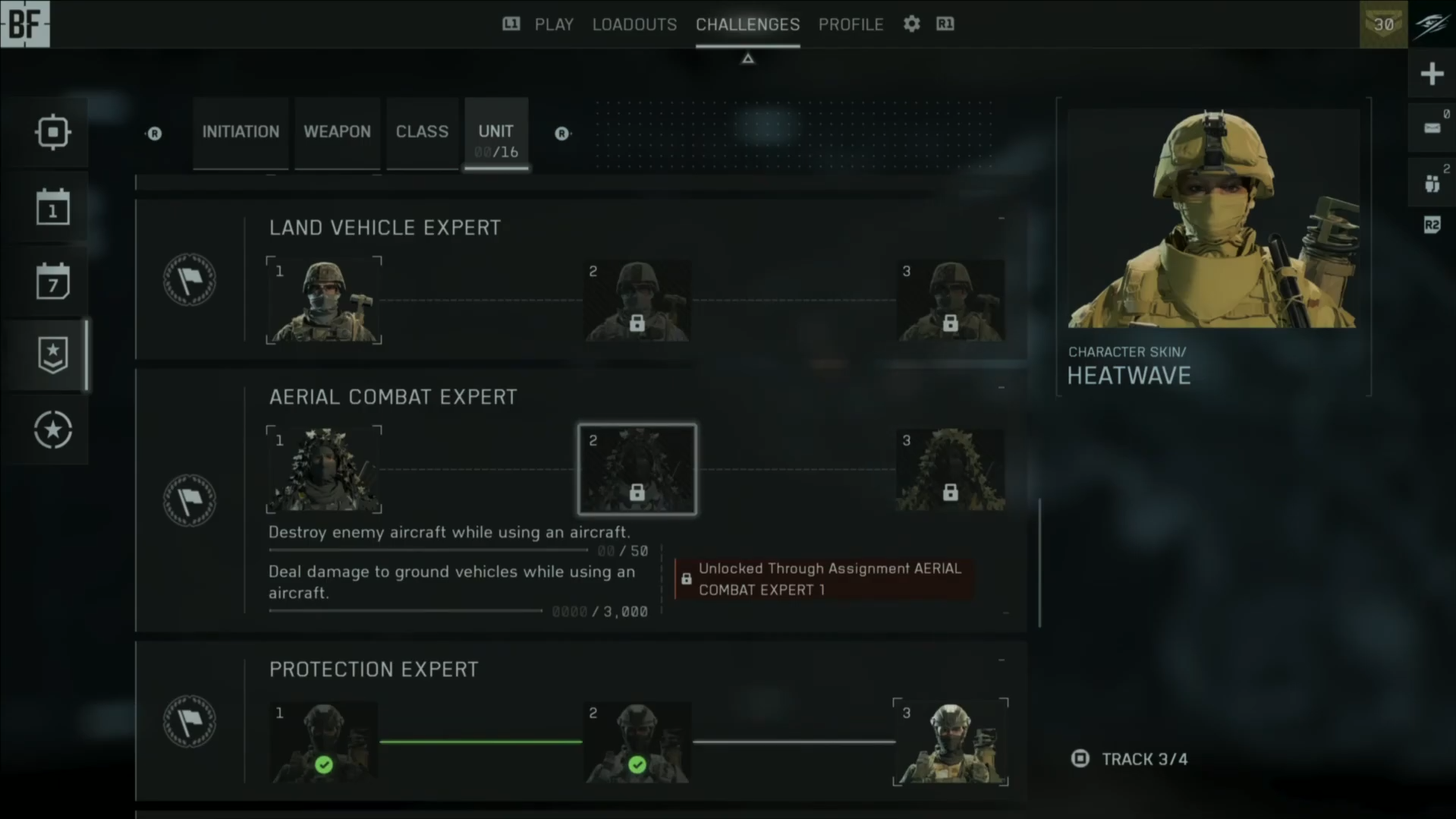Viewport: 1456px width, 819px height.
Task: Go to the Loadouts menu
Action: (634, 24)
